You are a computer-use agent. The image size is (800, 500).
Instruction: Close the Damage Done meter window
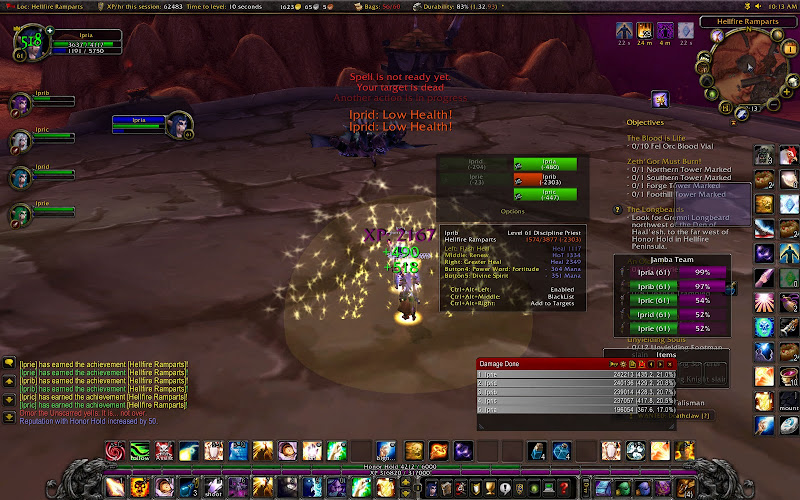(670, 364)
